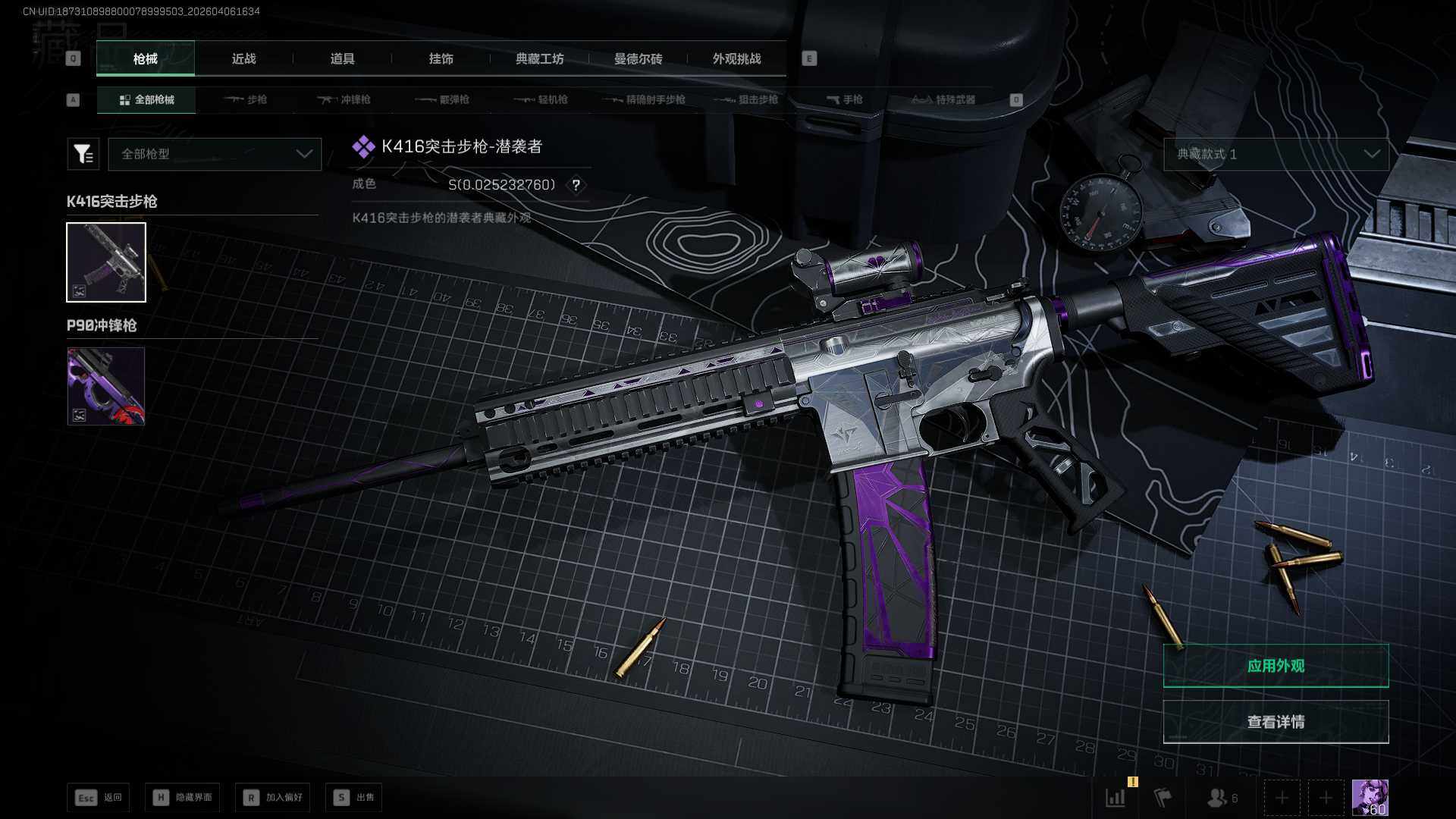Open the friends list icon
Image resolution: width=1456 pixels, height=819 pixels.
pos(1221,798)
